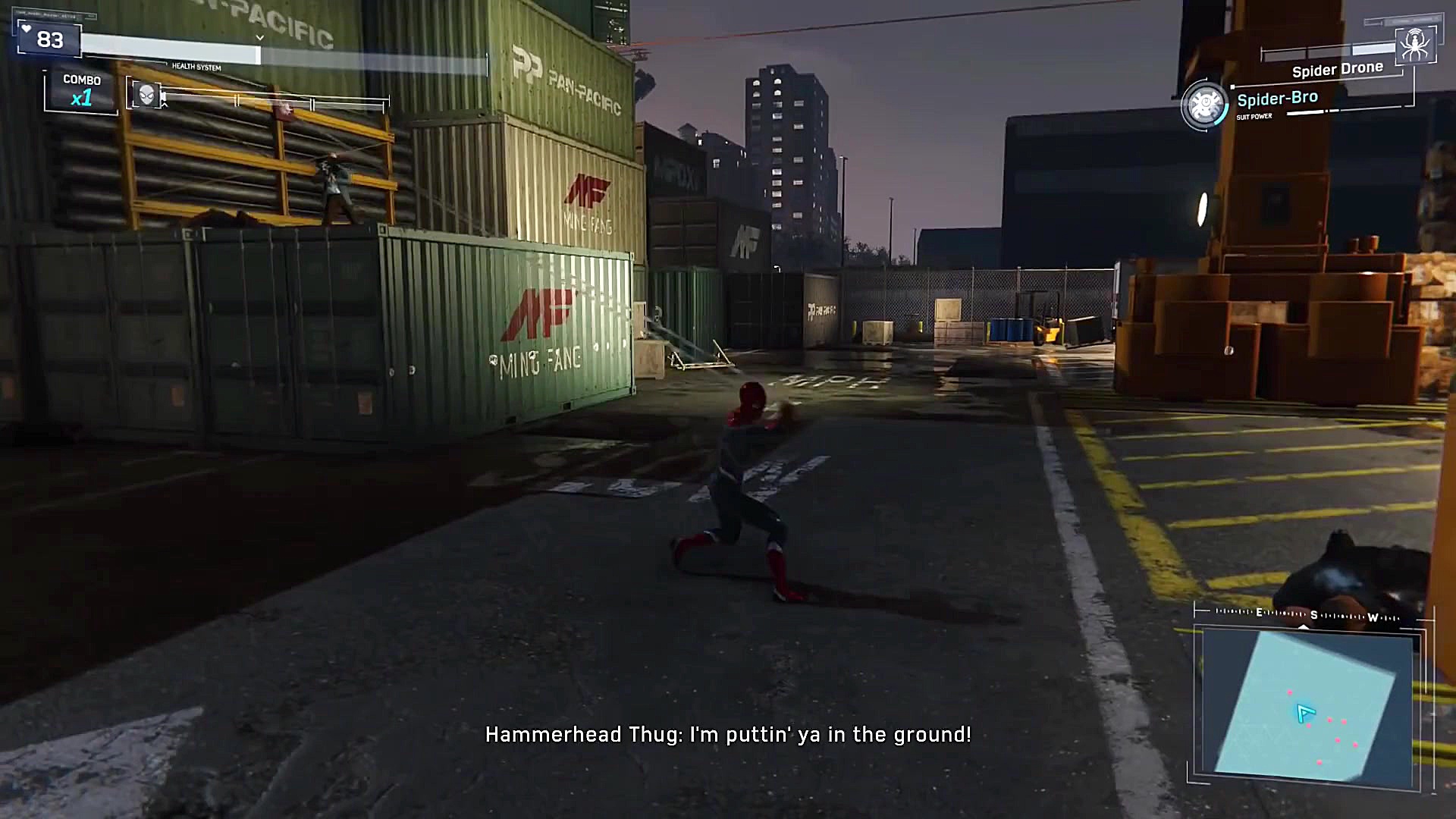Expand the chevron below the health bar
This screenshot has width=1456, height=819.
click(x=260, y=37)
